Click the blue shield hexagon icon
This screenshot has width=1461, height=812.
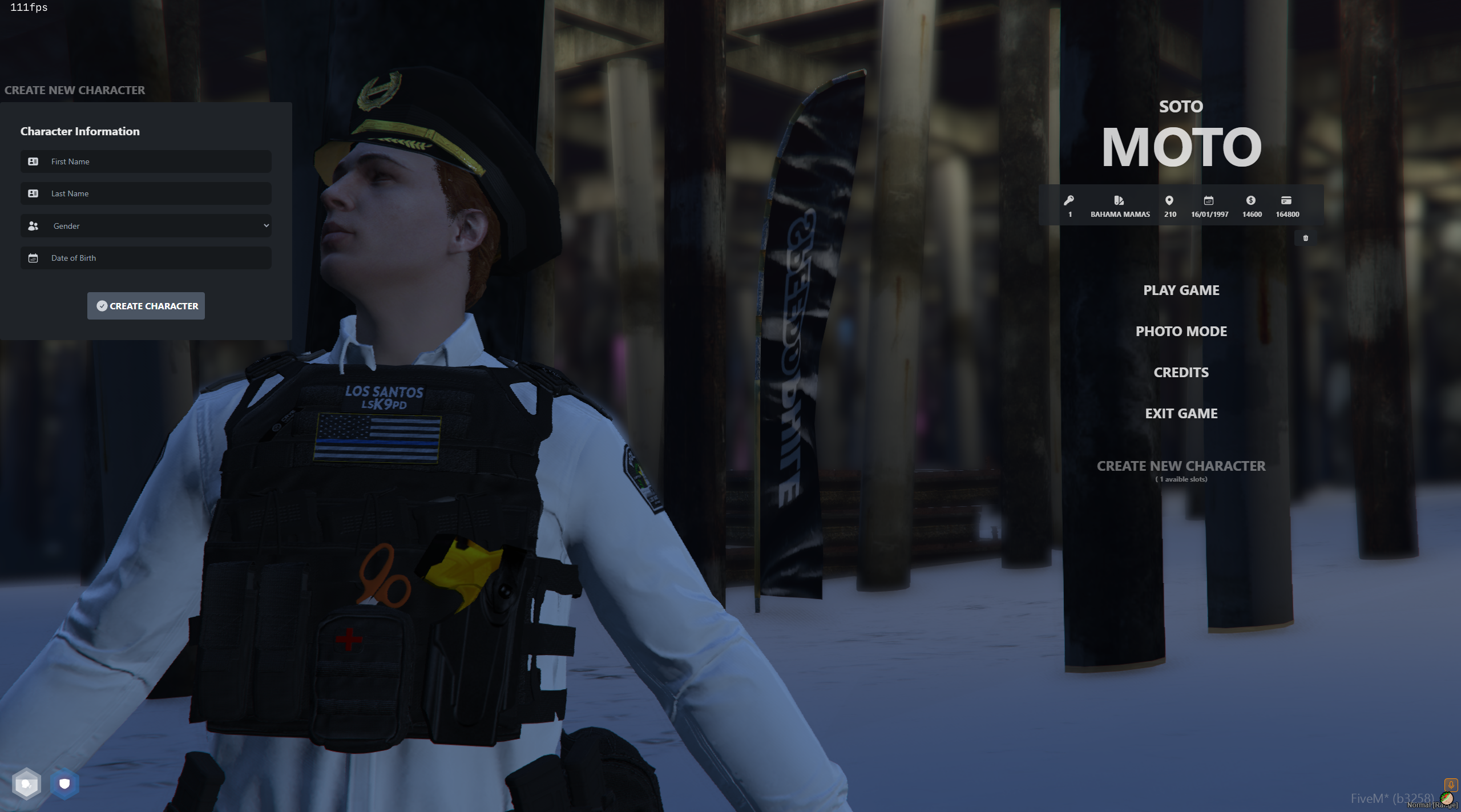(x=64, y=783)
